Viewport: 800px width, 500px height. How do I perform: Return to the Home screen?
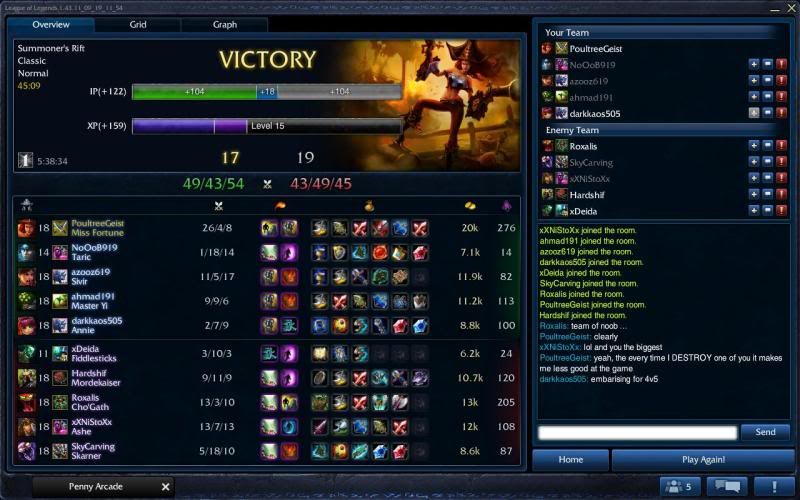570,460
